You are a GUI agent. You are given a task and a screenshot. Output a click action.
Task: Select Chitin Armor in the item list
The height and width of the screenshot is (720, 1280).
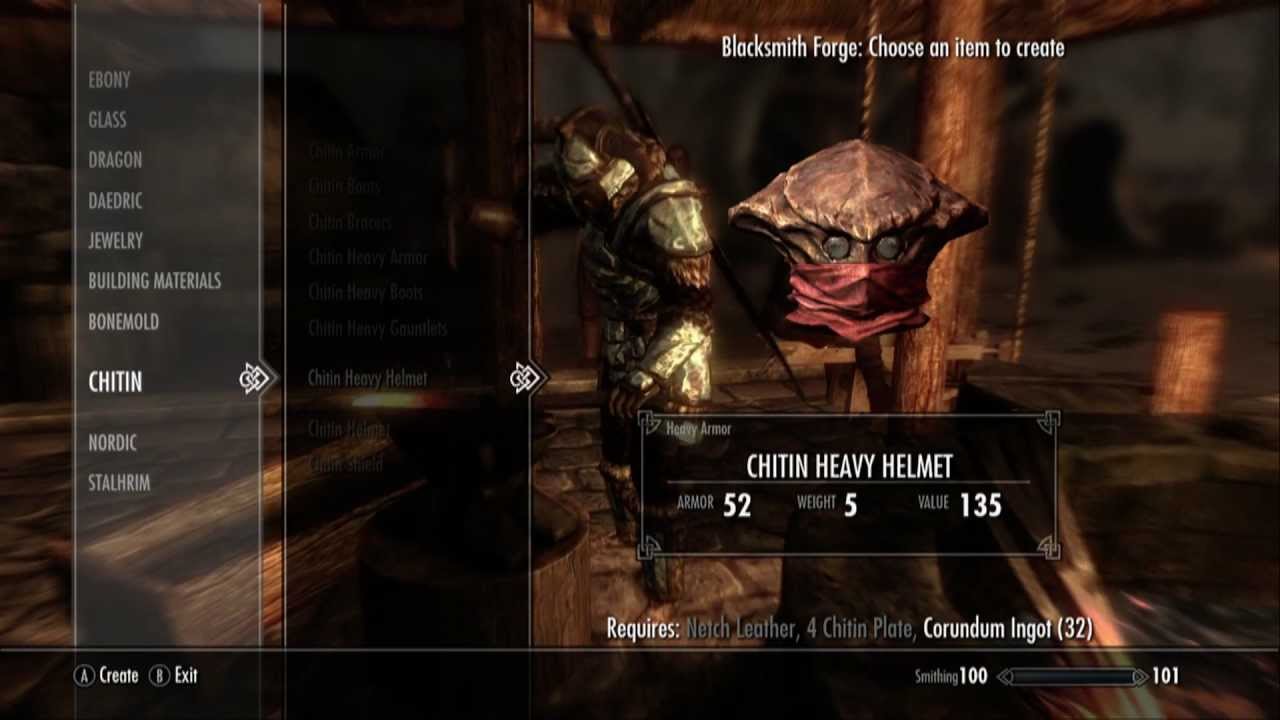click(x=346, y=153)
